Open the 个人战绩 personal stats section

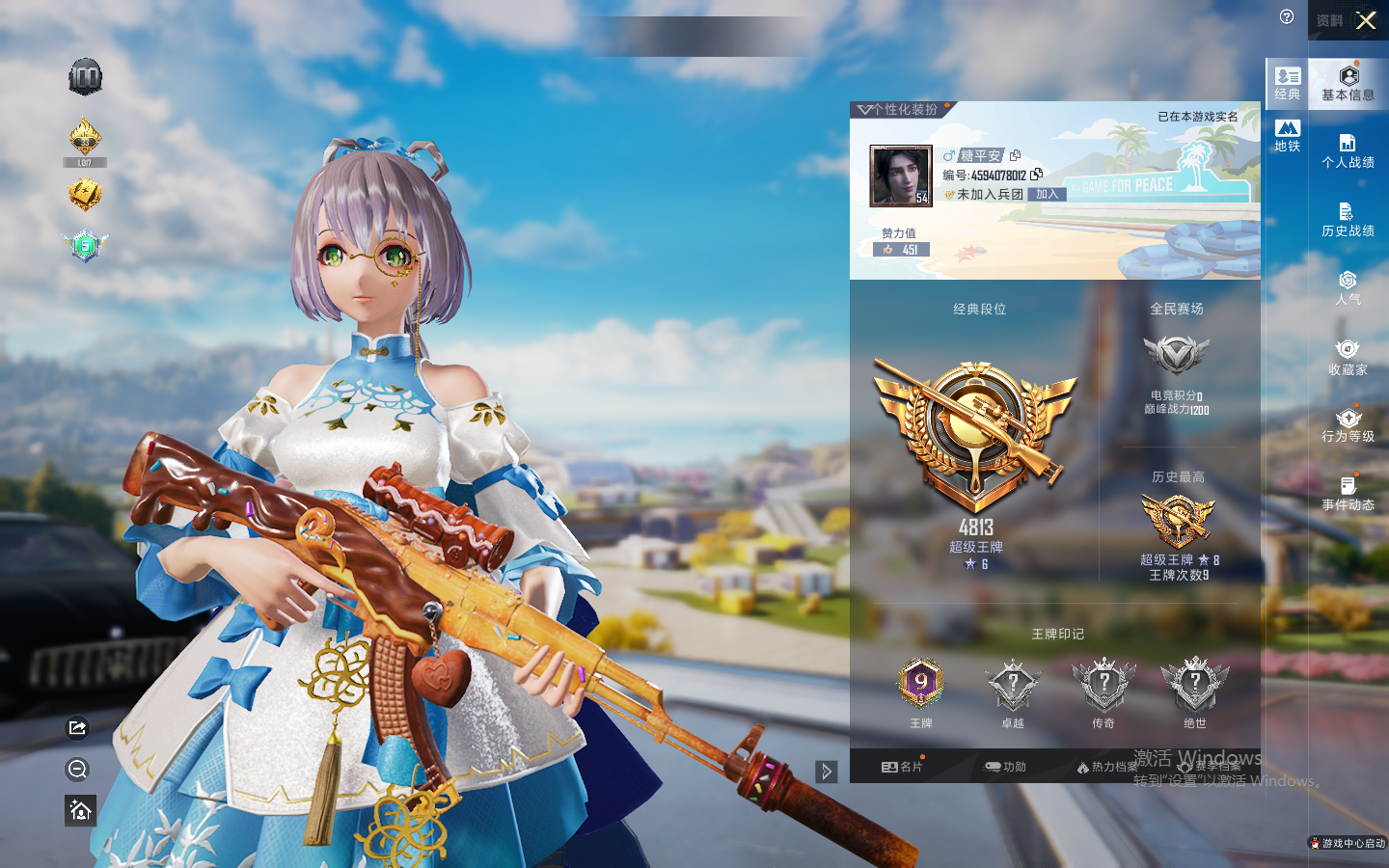pyautogui.click(x=1348, y=151)
